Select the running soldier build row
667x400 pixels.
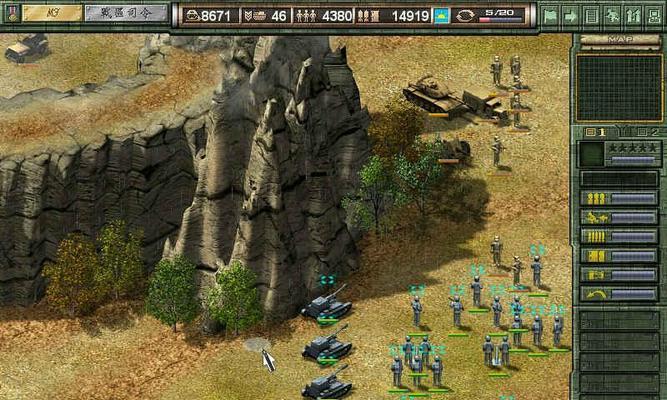click(620, 217)
